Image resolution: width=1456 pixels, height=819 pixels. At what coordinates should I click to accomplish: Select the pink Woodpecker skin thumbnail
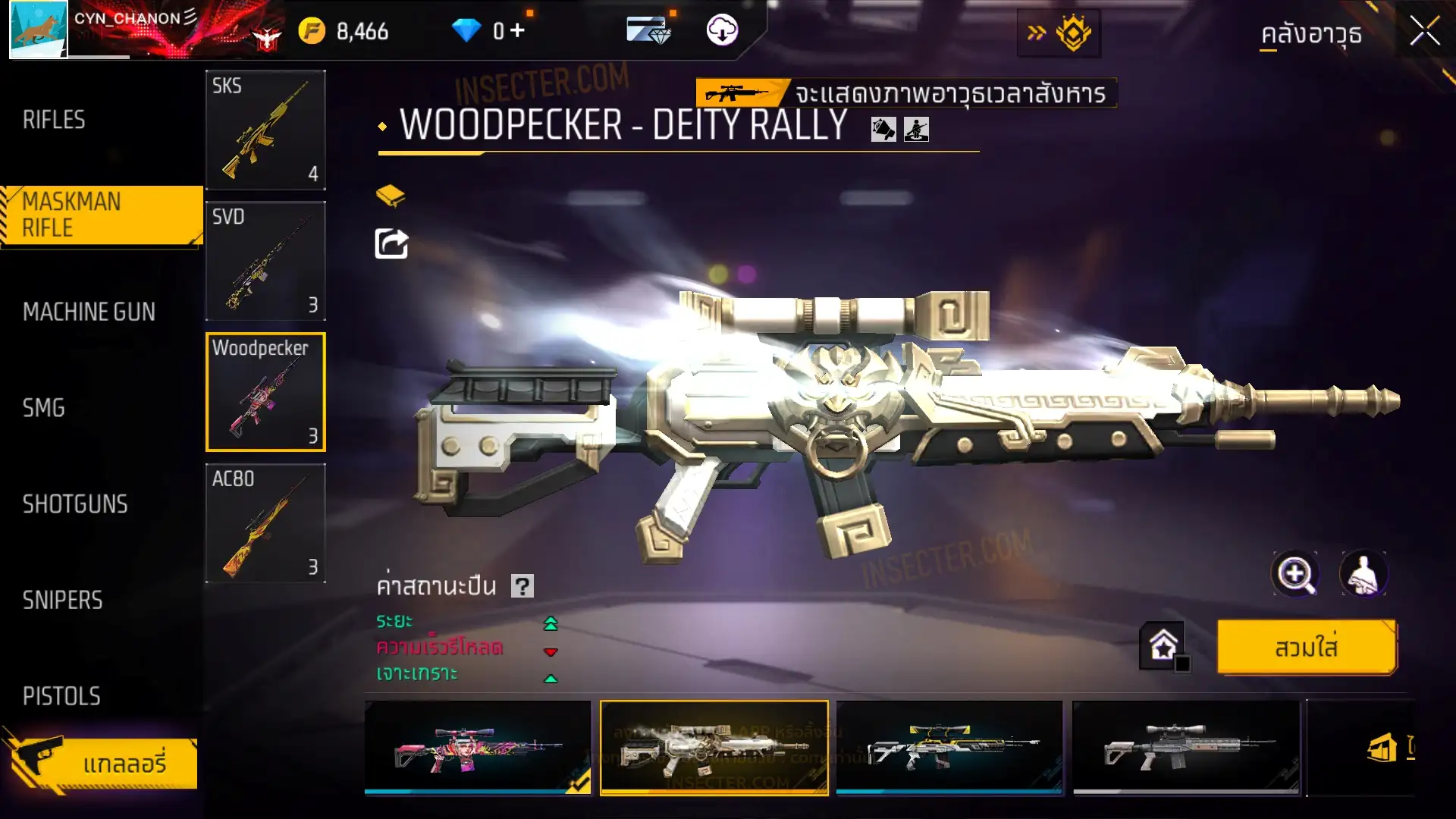click(x=477, y=748)
